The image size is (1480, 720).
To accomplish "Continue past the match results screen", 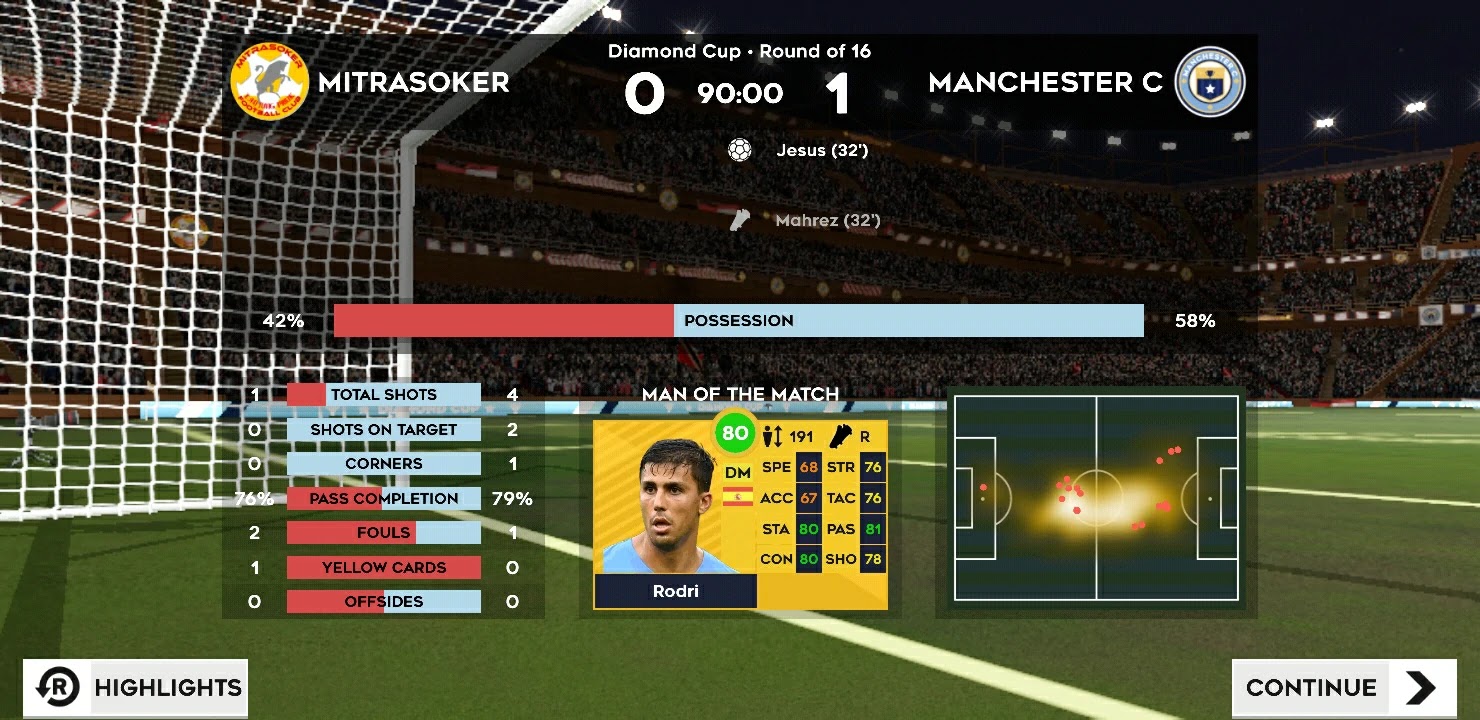I will [x=1343, y=688].
